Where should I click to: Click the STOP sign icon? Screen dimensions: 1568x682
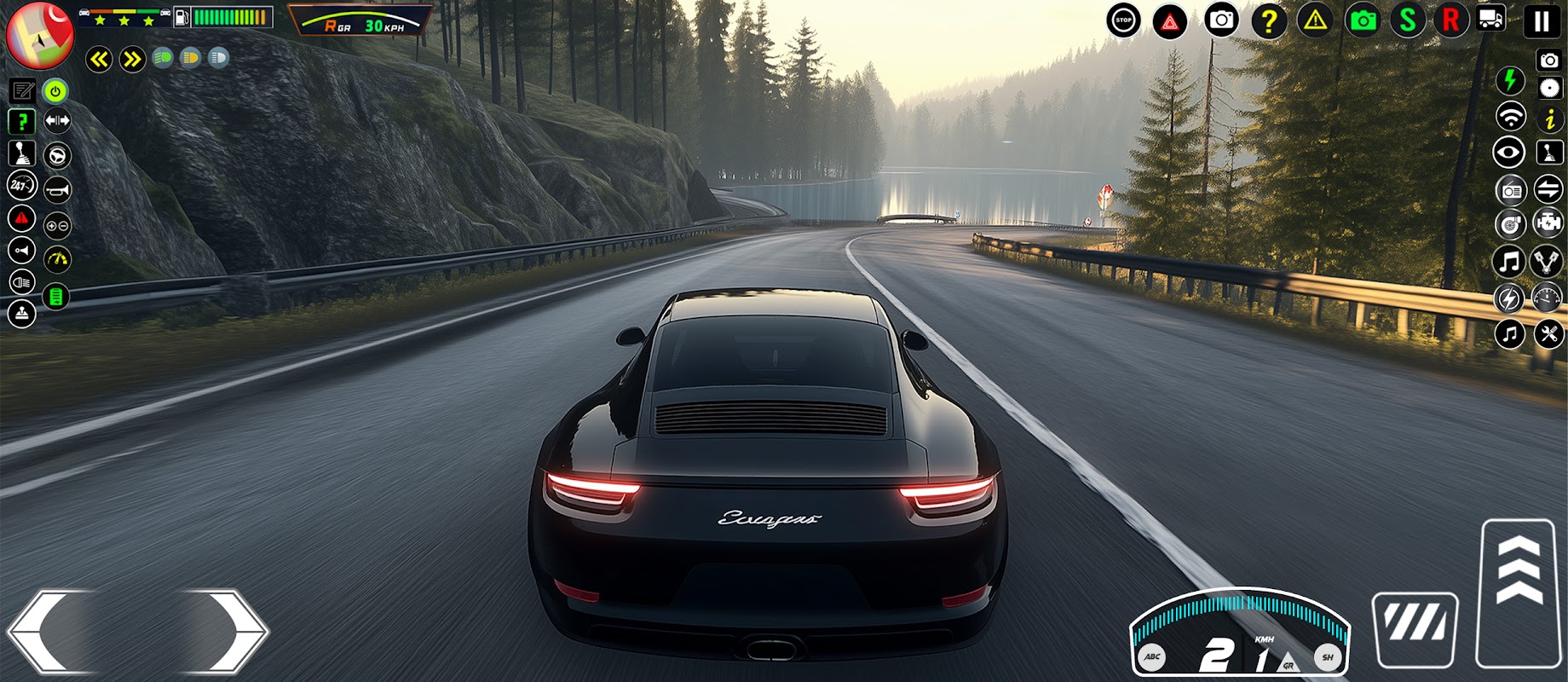pyautogui.click(x=1123, y=20)
